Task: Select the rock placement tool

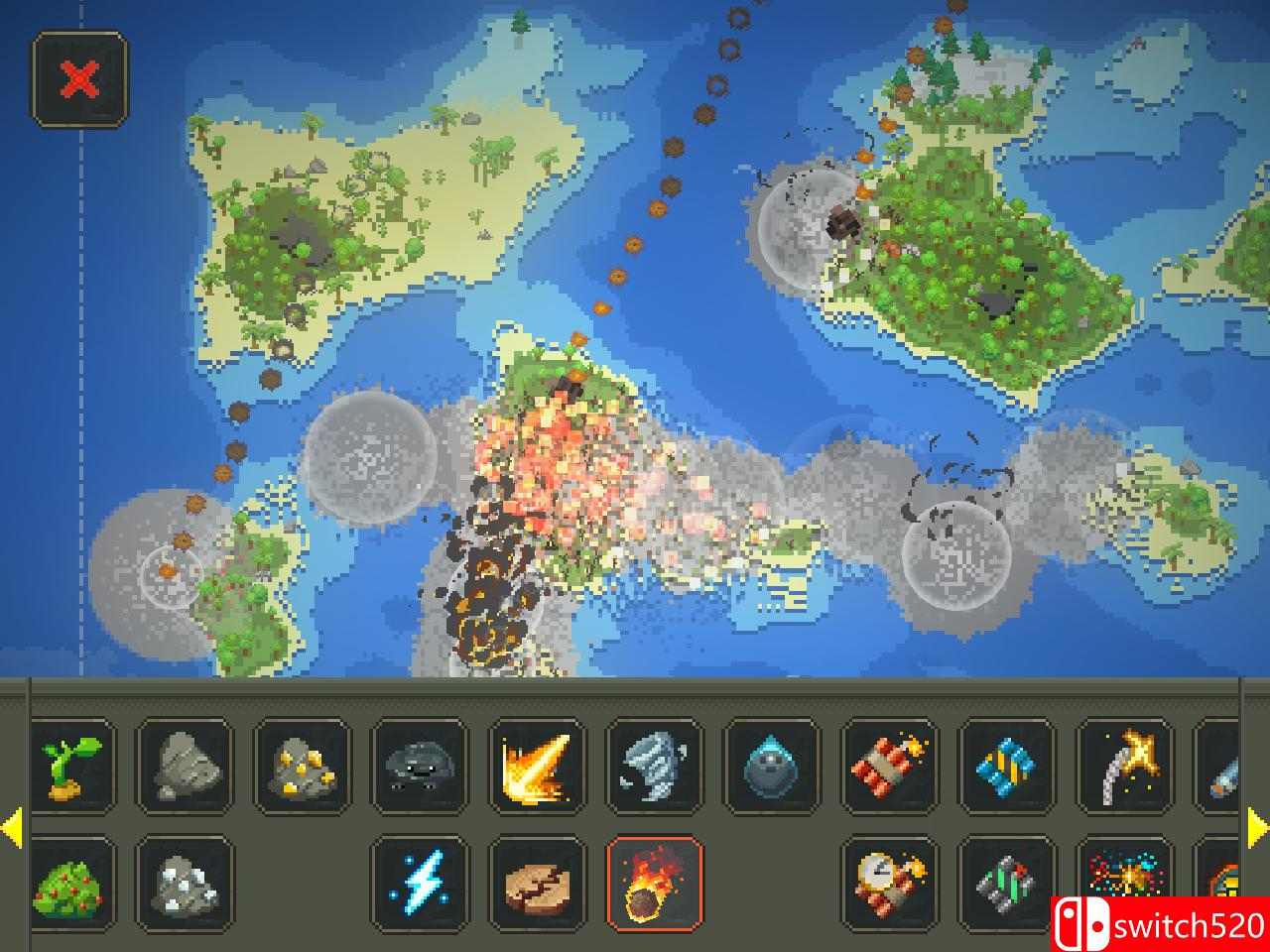Action: point(184,769)
